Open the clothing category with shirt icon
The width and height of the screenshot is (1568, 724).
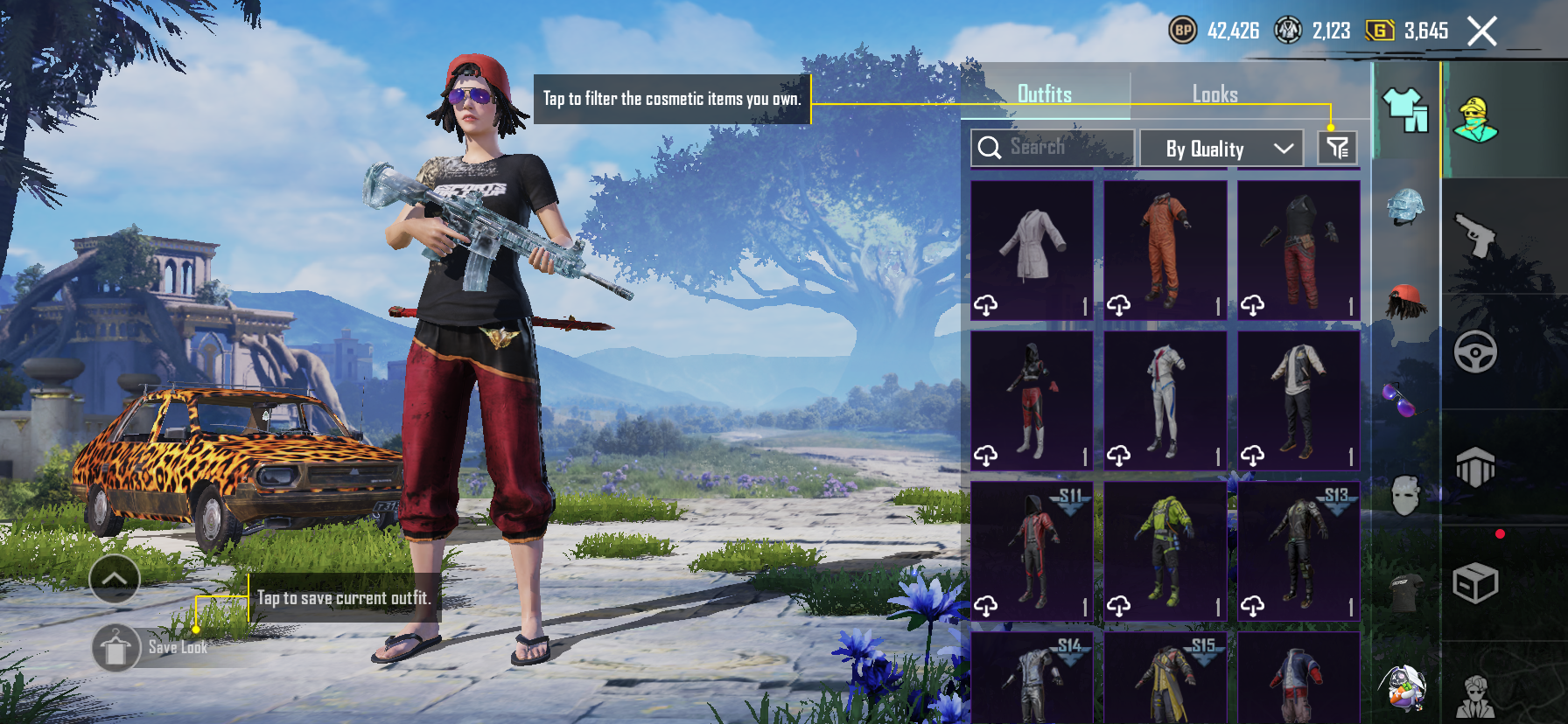pos(1405,110)
